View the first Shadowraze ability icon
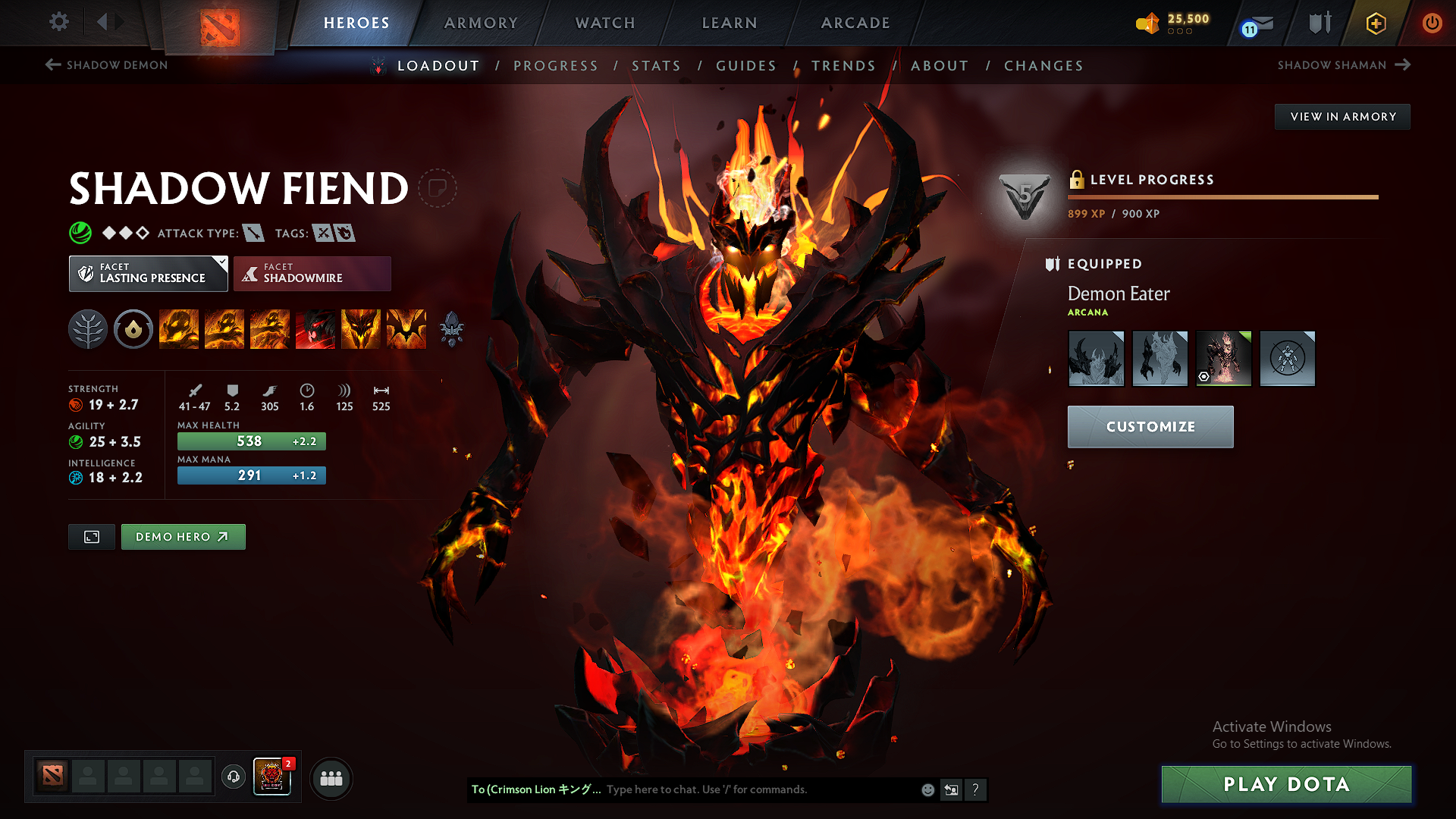Screen dimensions: 1456x819 (x=179, y=328)
